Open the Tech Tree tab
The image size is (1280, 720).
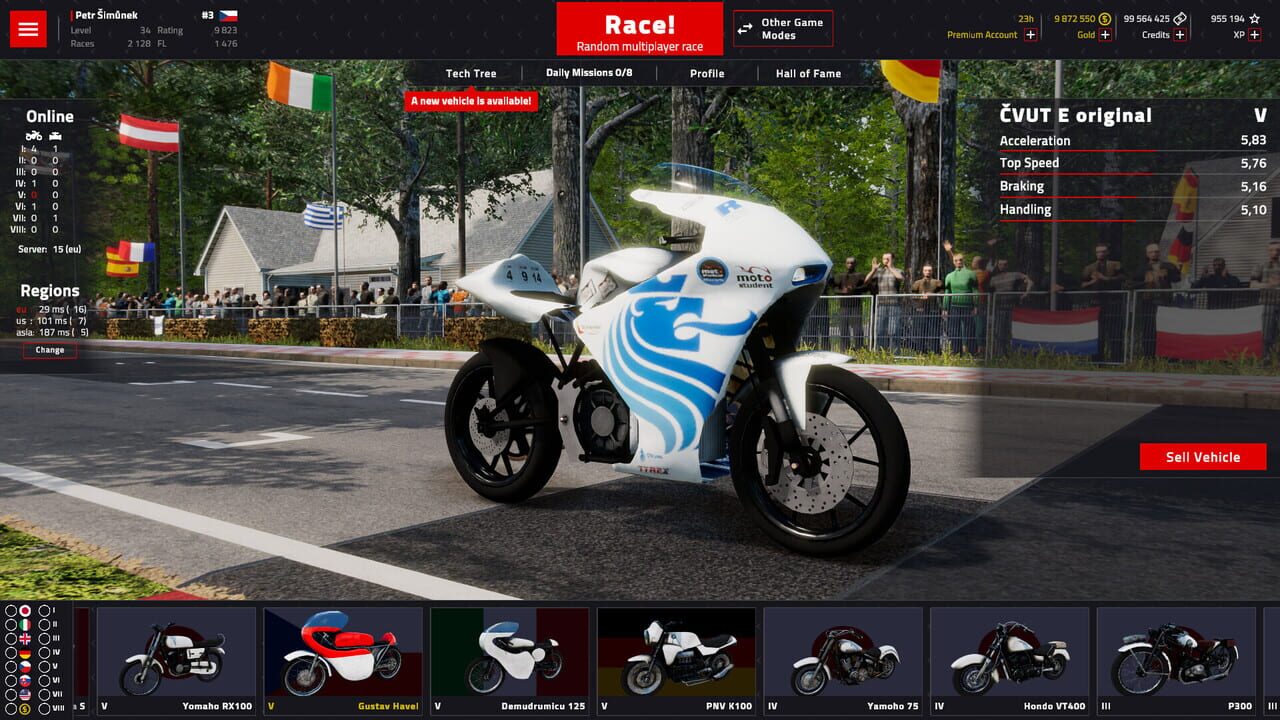pyautogui.click(x=472, y=73)
